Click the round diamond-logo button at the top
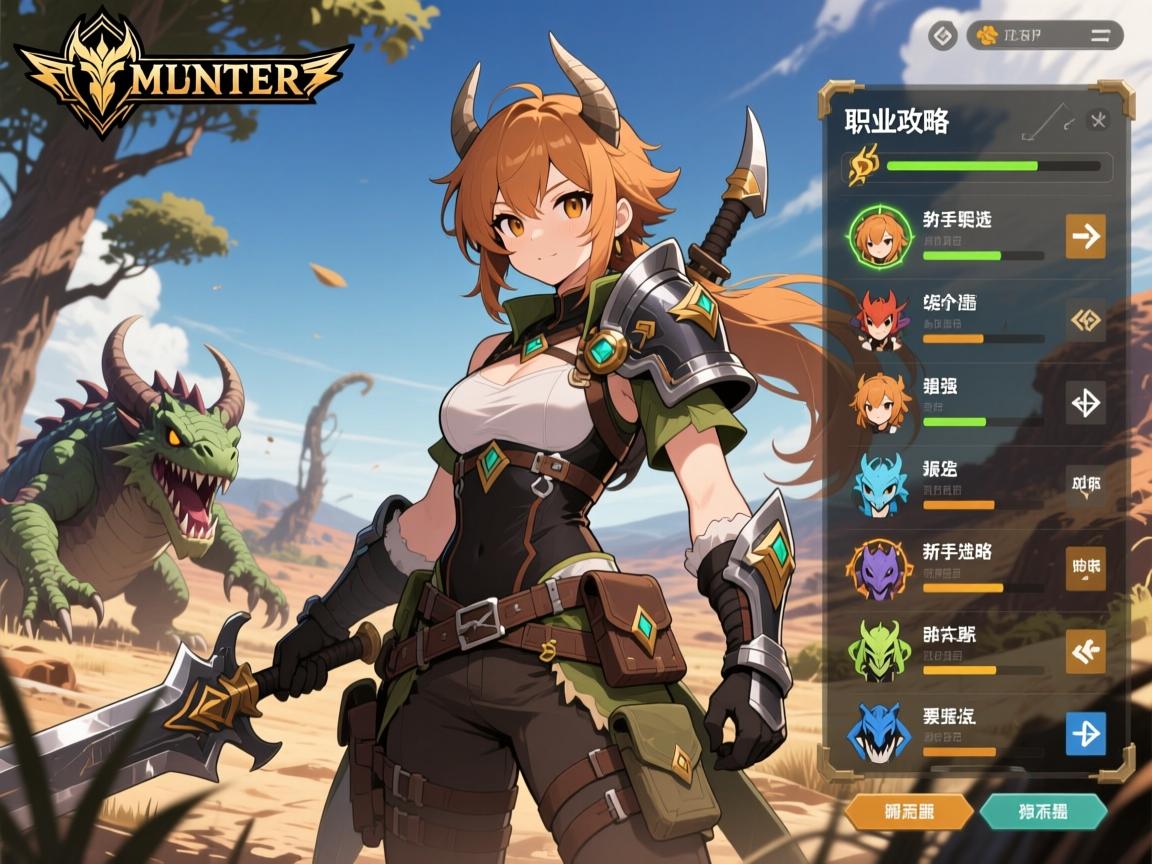The image size is (1152, 864). tap(942, 37)
